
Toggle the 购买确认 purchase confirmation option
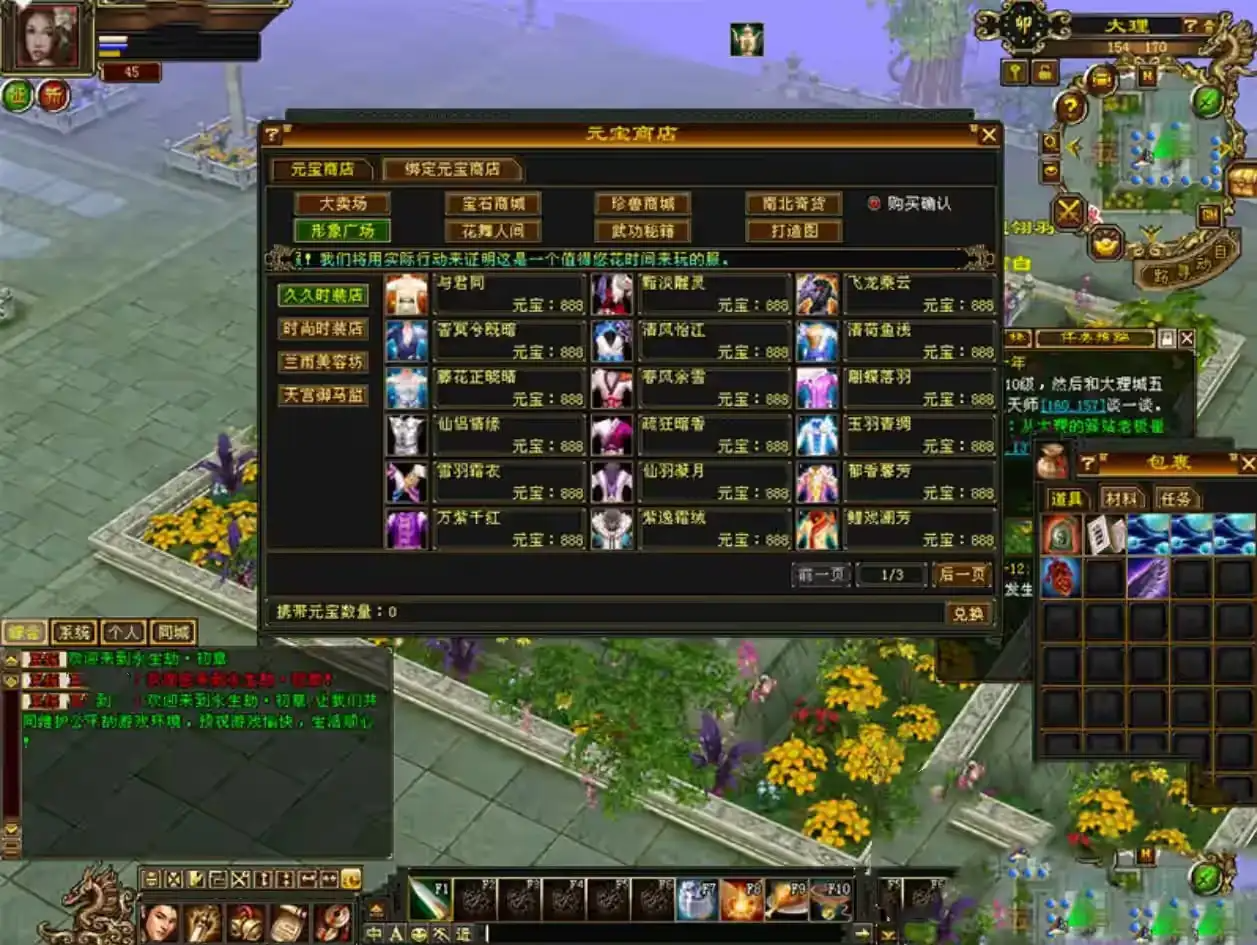tap(874, 204)
